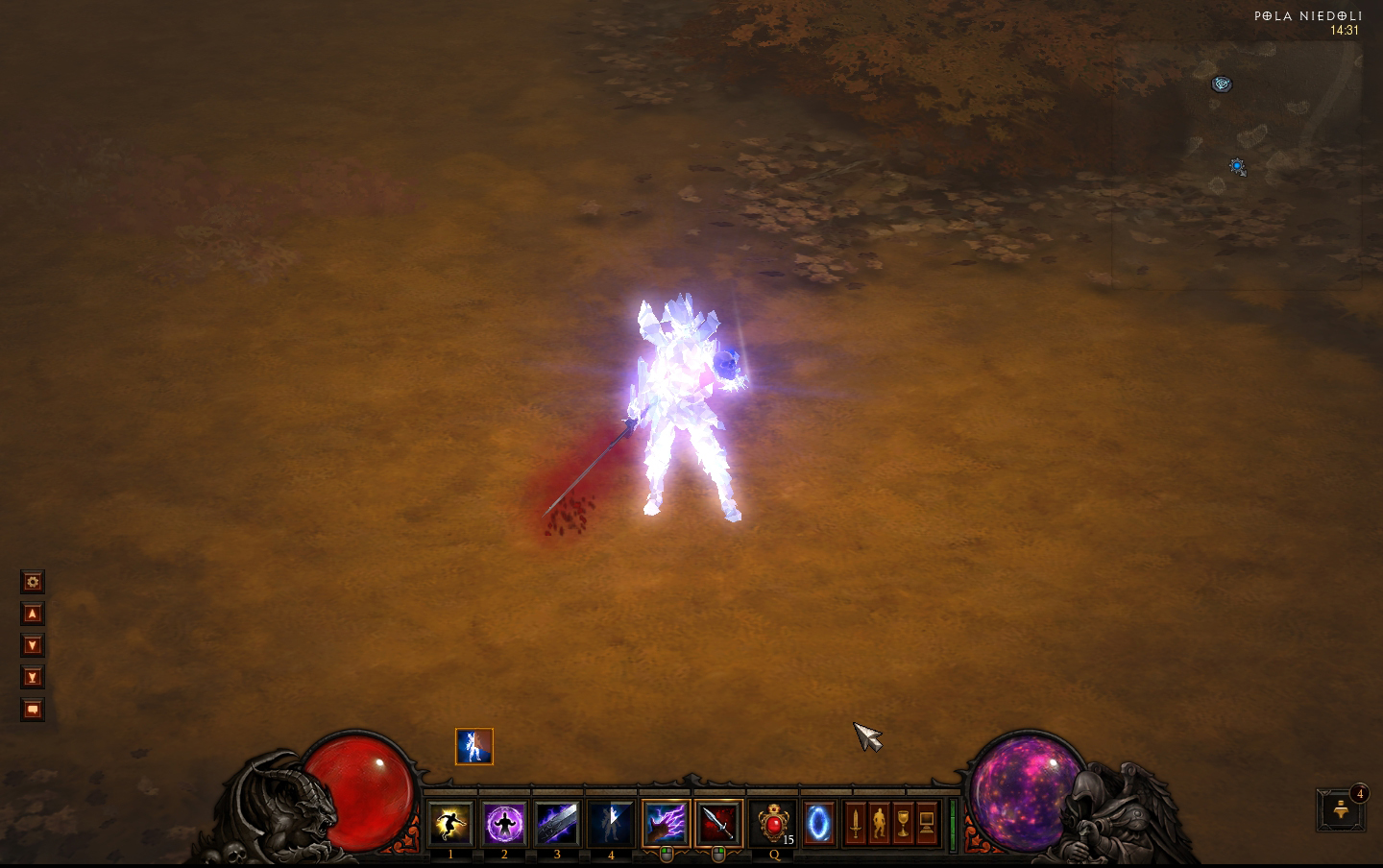Click the Archon buff status icon
The height and width of the screenshot is (868, 1383).
[473, 746]
